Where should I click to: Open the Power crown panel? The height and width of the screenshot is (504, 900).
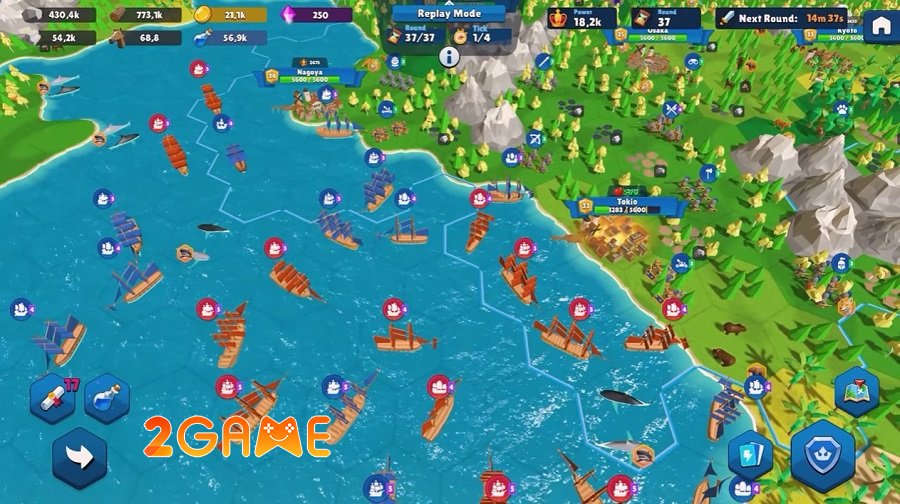click(582, 18)
